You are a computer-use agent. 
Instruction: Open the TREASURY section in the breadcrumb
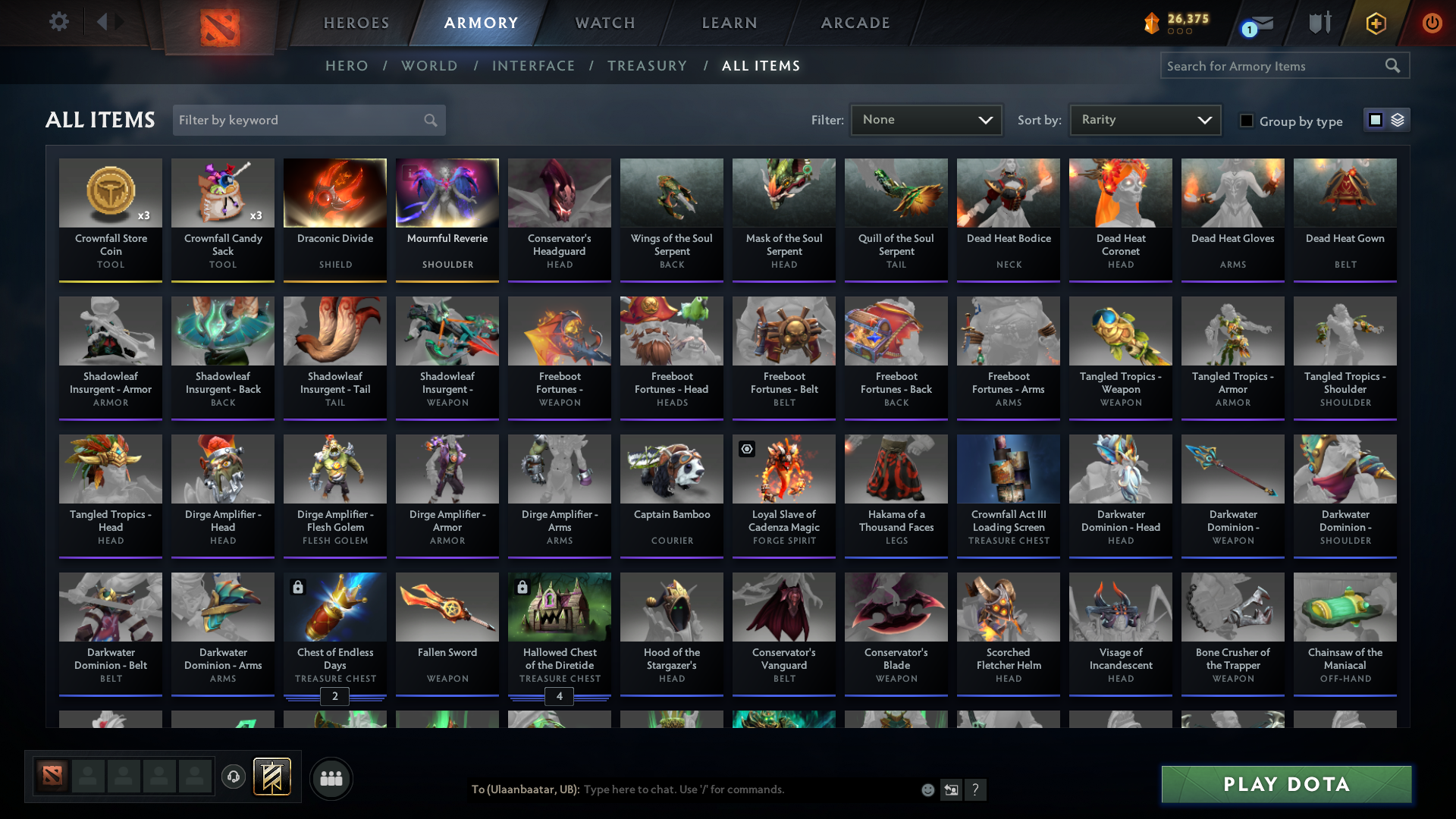pos(647,66)
